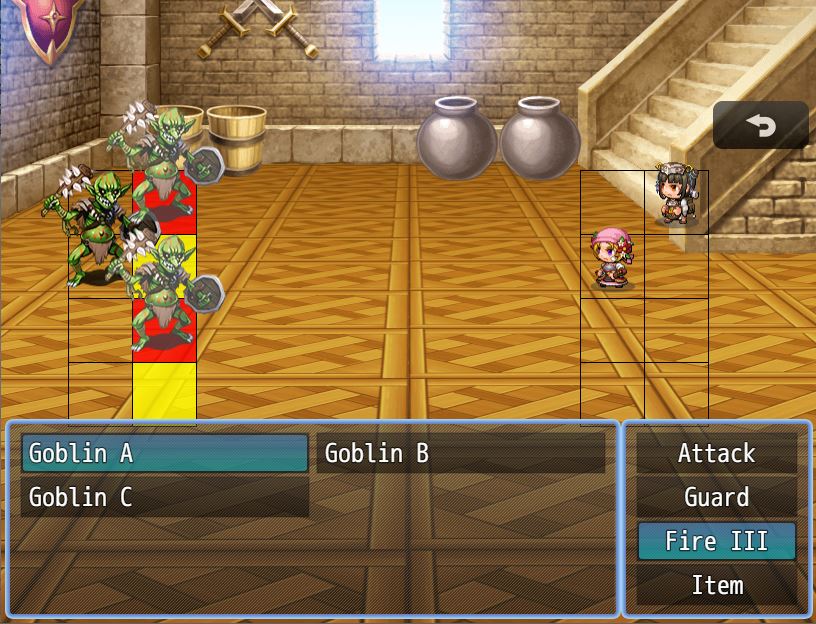816x624 pixels.
Task: Choose Goblin B from the enemy list
Action: pos(460,453)
